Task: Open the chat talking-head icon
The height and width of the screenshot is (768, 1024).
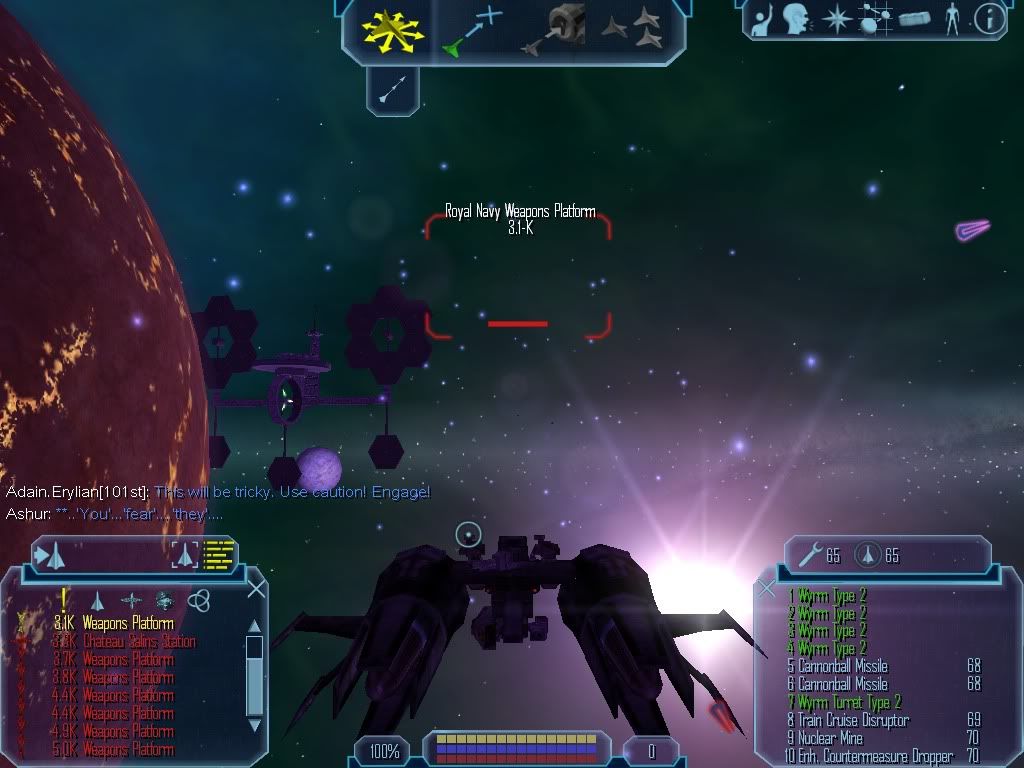Action: click(x=795, y=19)
